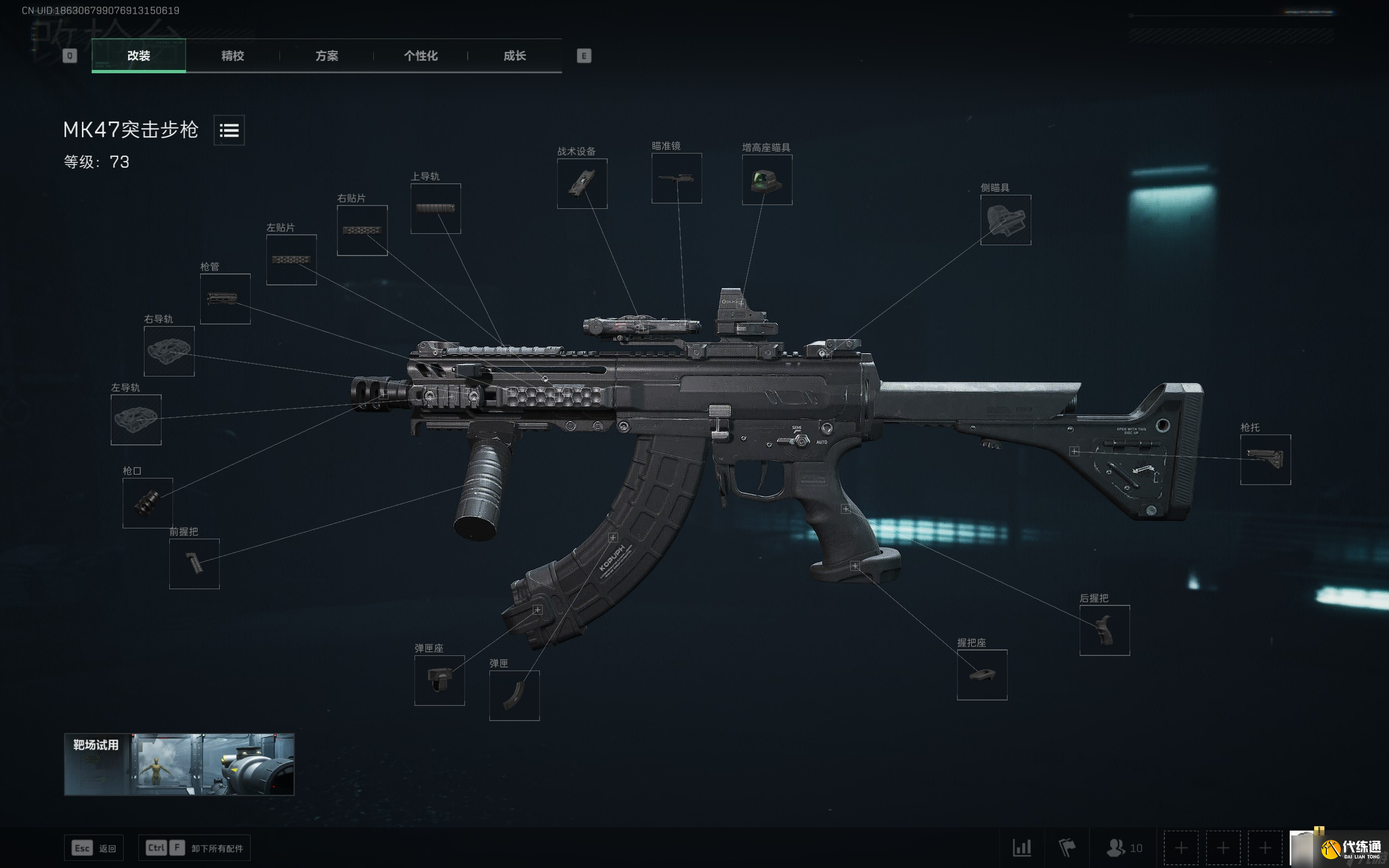Choose the 瞄准镜 attachment slot
The height and width of the screenshot is (868, 1389).
(x=676, y=178)
